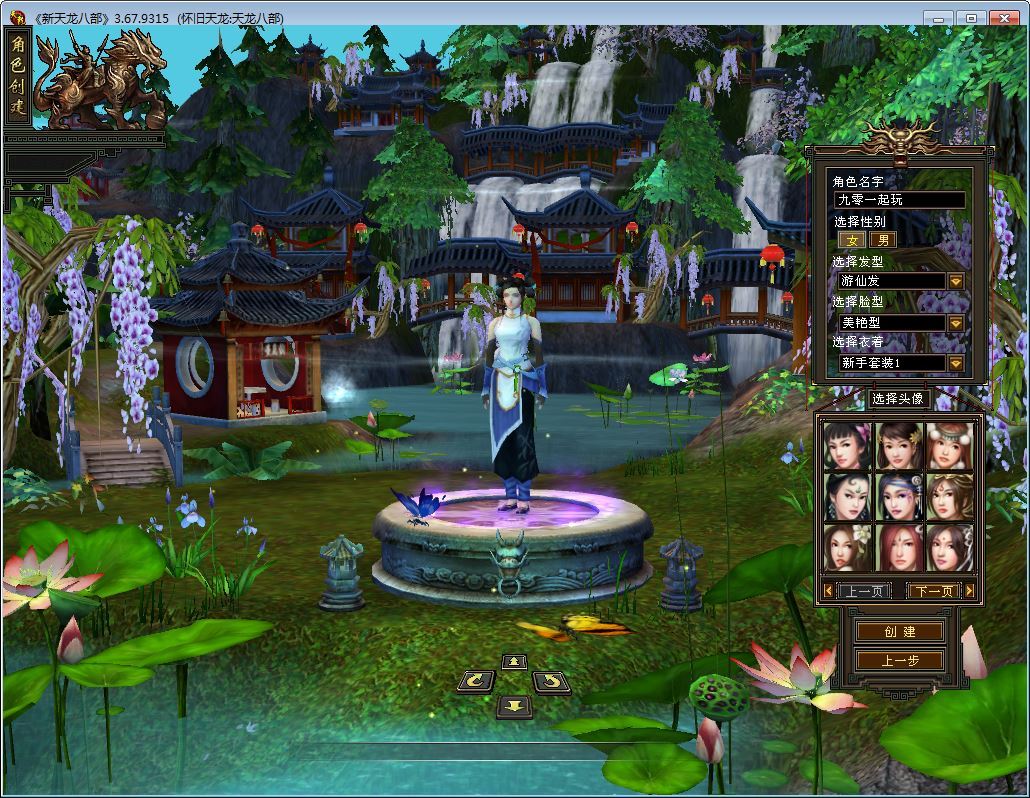
Task: Go to next portrait page 下一页
Action: point(934,591)
